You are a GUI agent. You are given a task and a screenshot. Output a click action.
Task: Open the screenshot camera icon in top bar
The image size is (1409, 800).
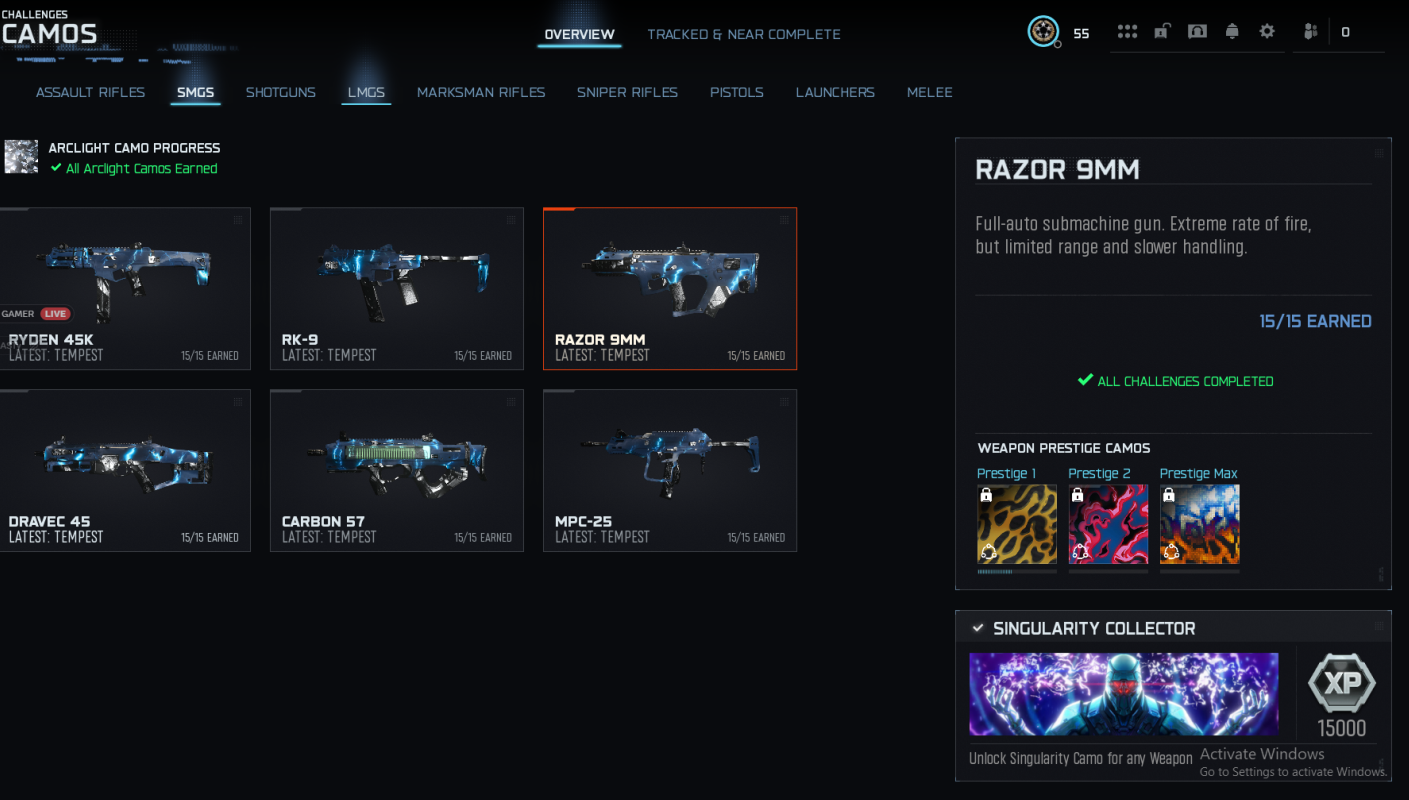point(1196,31)
